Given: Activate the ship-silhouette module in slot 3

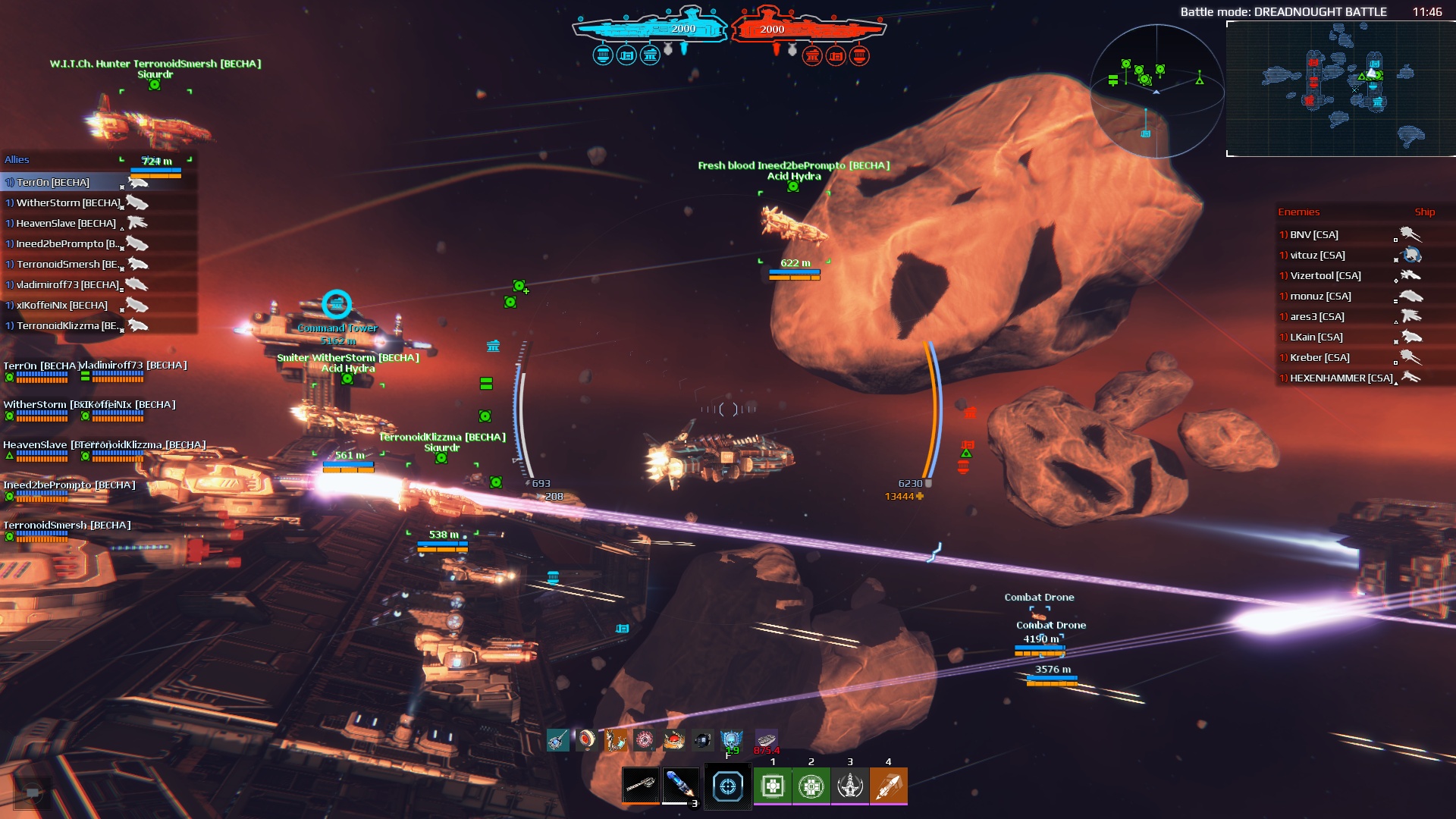Looking at the screenshot, I should tap(849, 786).
